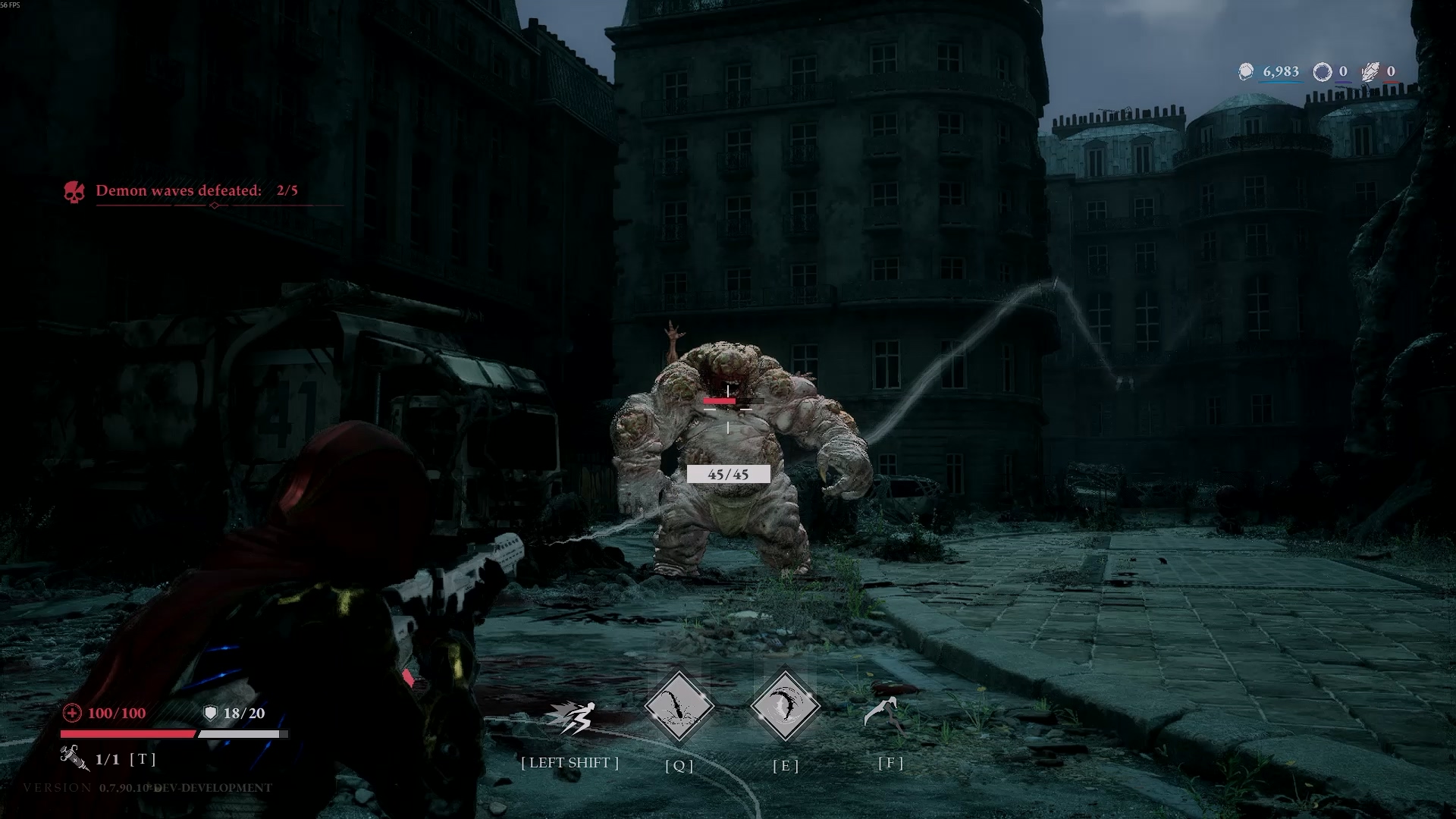
Task: Trigger the crescent slash ability in the E diamond
Action: click(785, 707)
